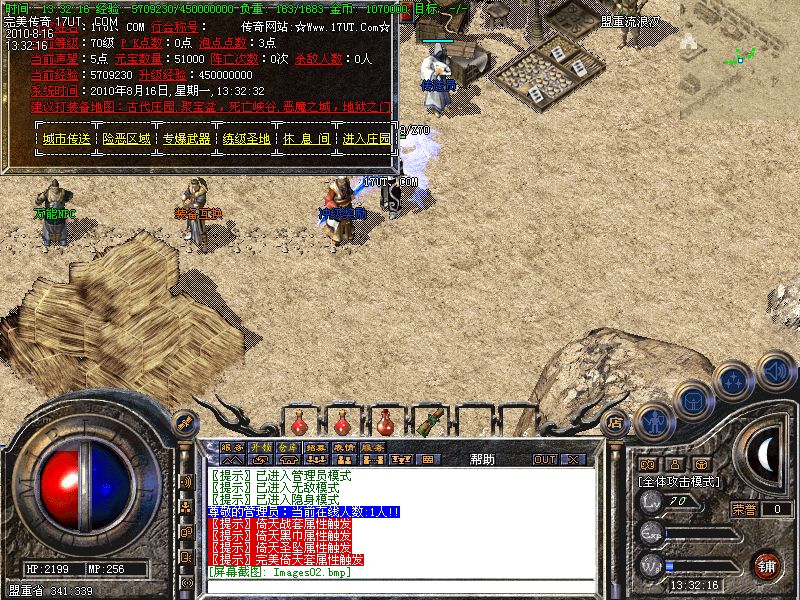This screenshot has width=800, height=600.
Task: Use the green scroll in the belt
Action: pyautogui.click(x=431, y=420)
